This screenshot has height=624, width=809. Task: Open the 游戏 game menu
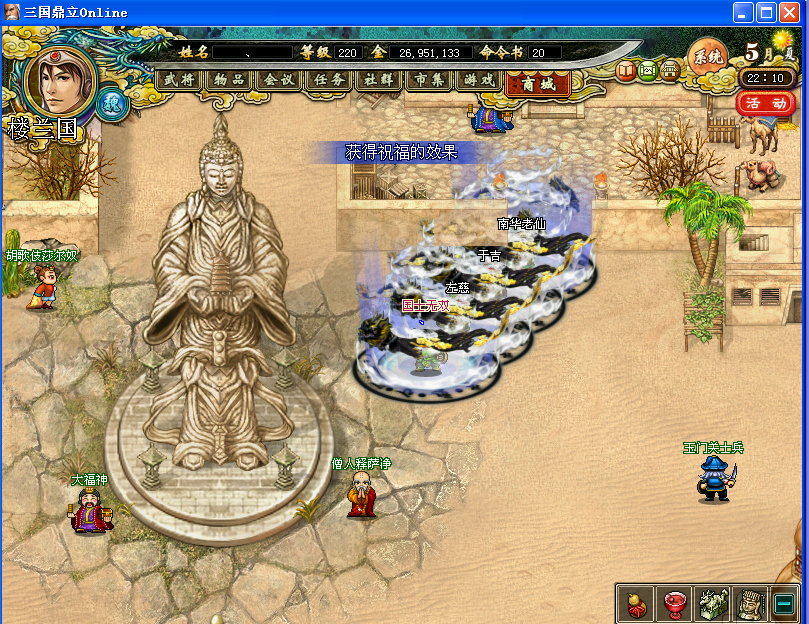click(x=480, y=80)
